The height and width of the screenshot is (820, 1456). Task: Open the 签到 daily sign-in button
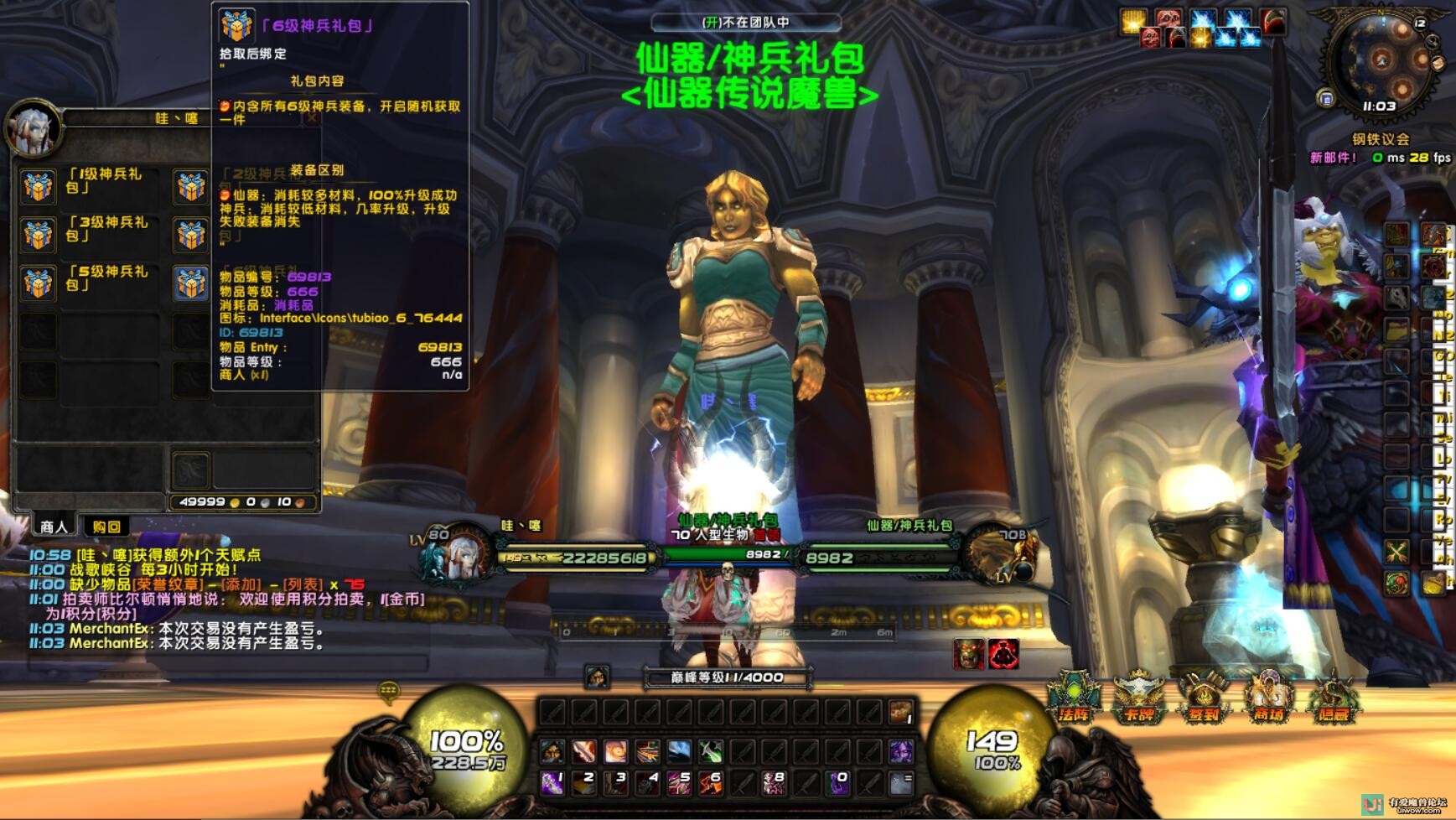point(1204,698)
